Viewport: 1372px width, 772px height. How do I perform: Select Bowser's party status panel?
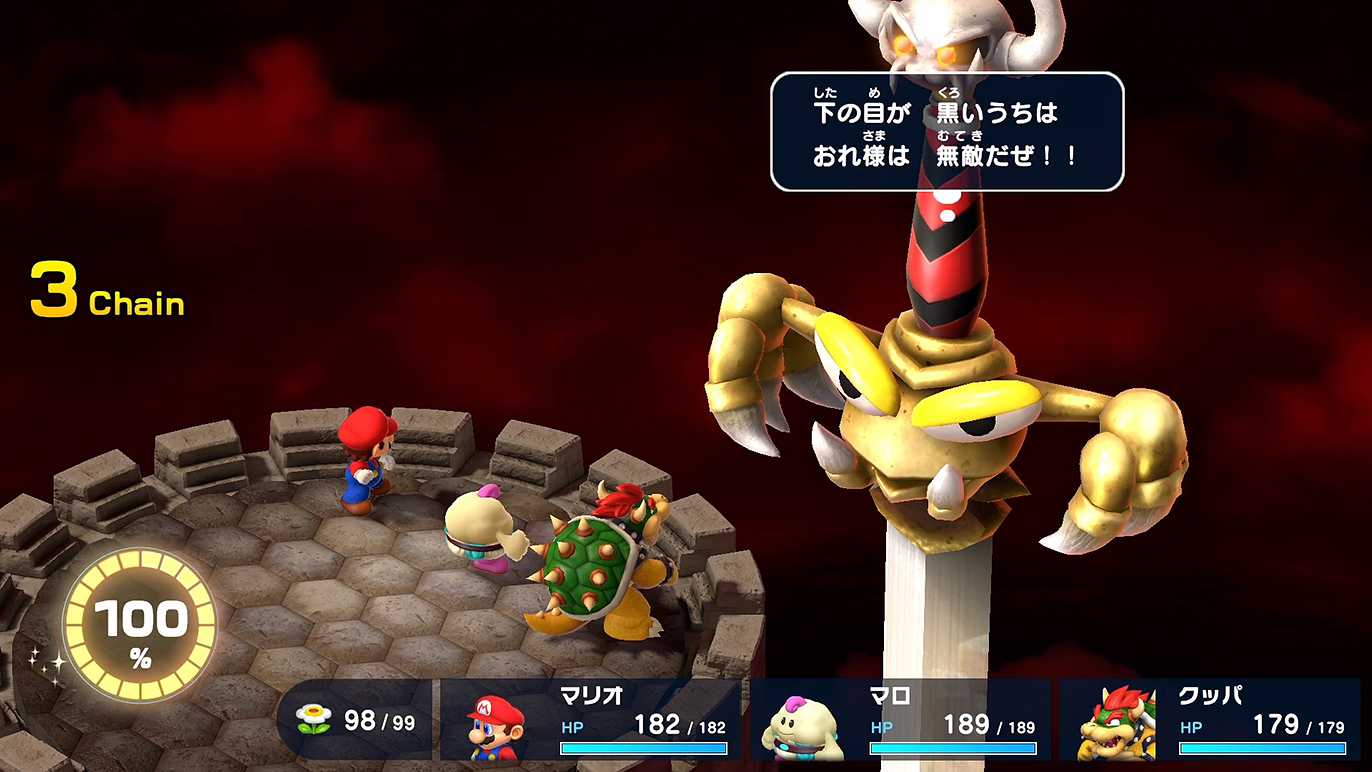pos(1210,720)
